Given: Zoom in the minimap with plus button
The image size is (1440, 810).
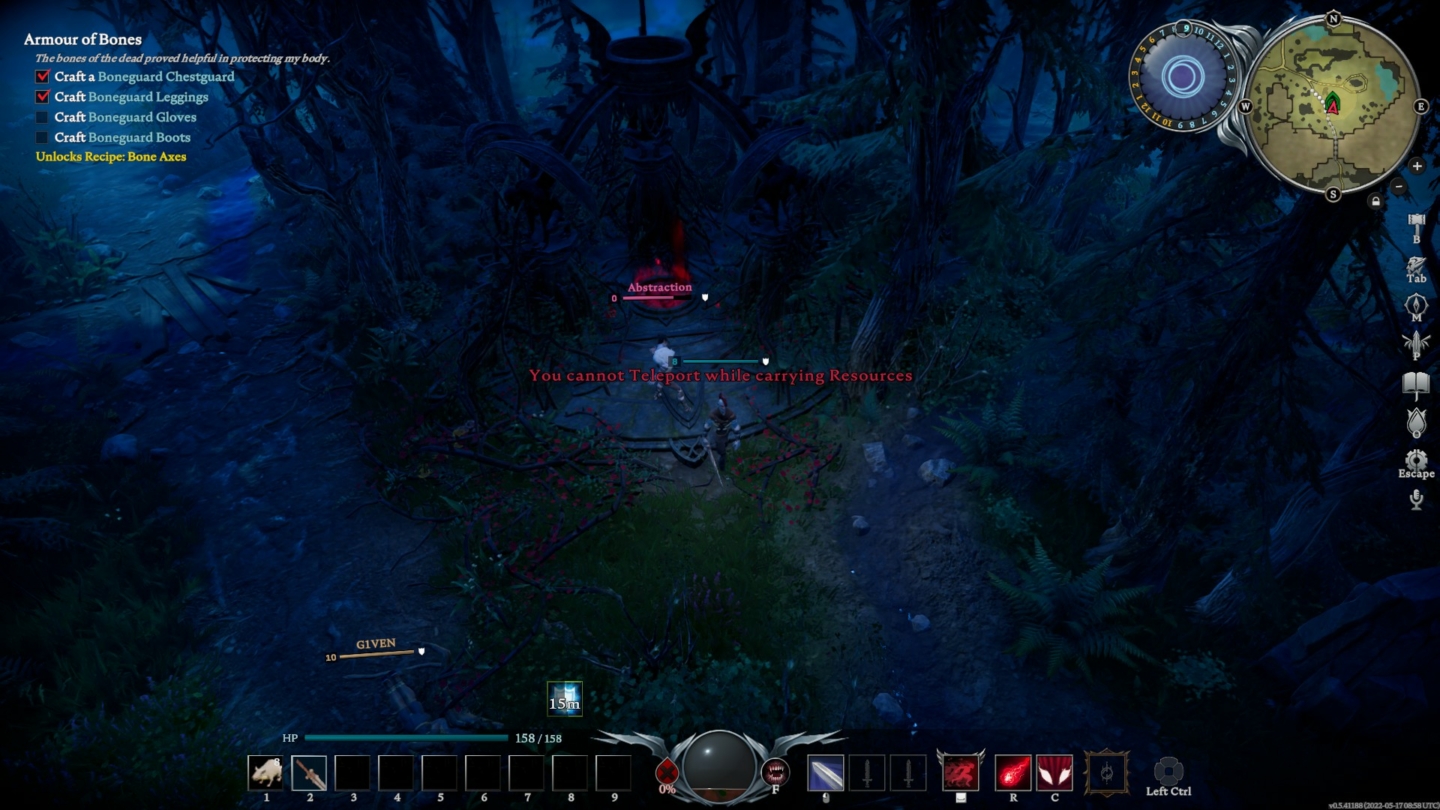Looking at the screenshot, I should coord(1417,166).
